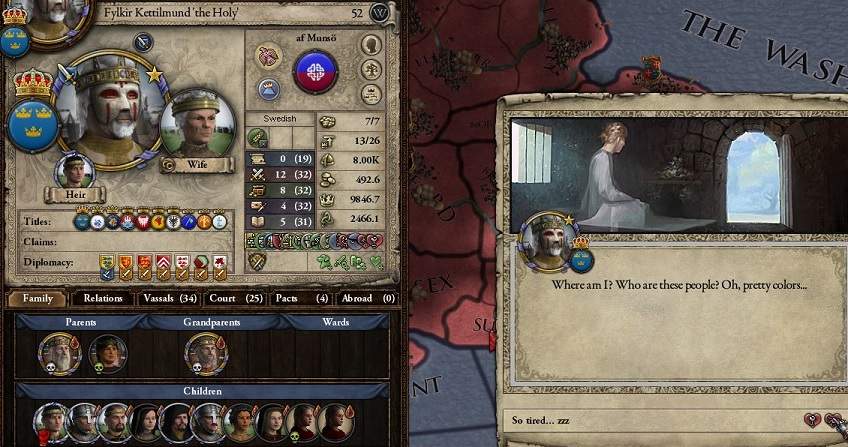Click the af Munsö dynasty shield
The height and width of the screenshot is (447, 848).
(x=315, y=73)
